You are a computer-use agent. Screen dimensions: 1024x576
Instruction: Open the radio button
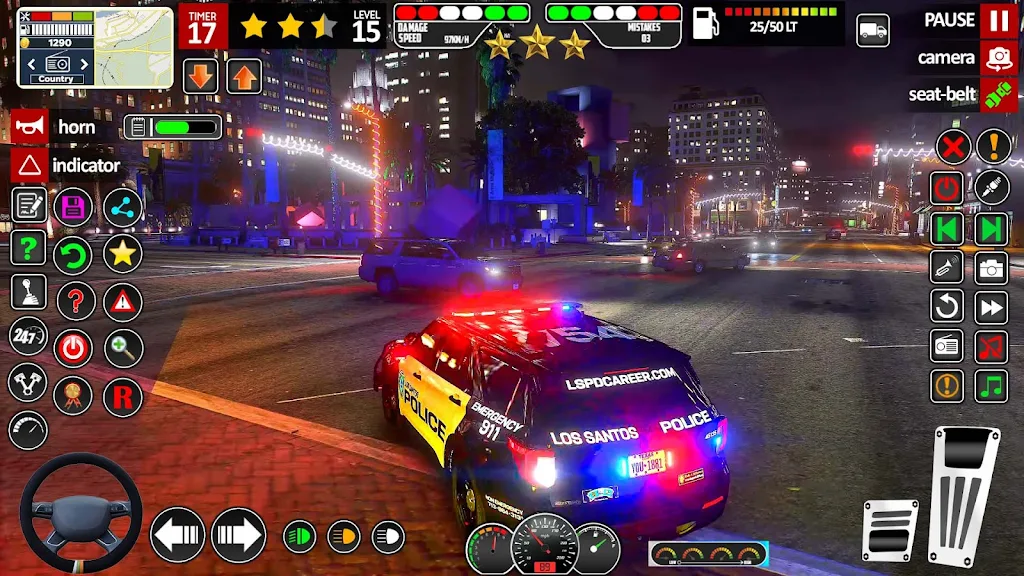tap(947, 346)
